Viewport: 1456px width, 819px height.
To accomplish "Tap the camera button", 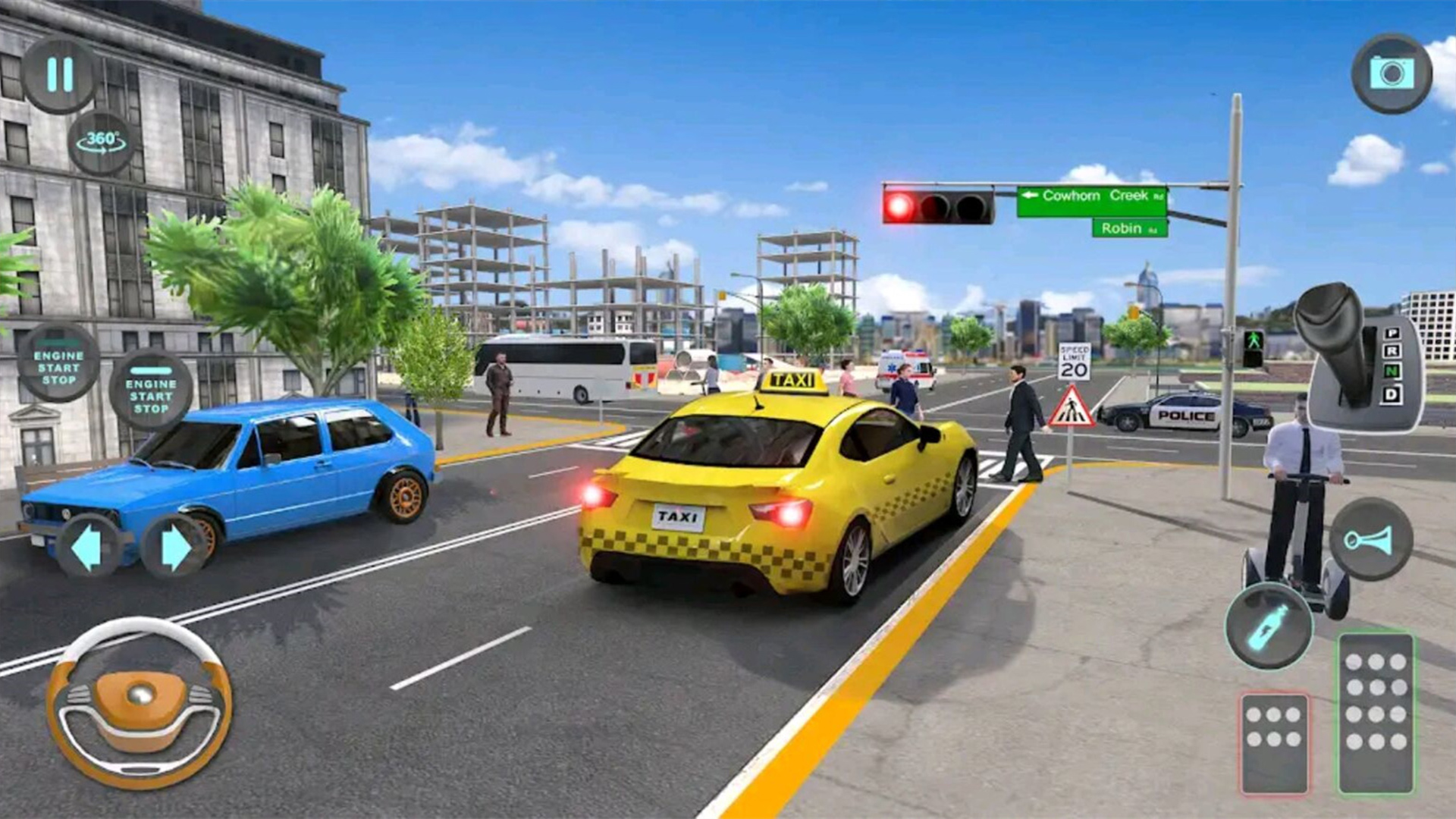I will pyautogui.click(x=1392, y=74).
